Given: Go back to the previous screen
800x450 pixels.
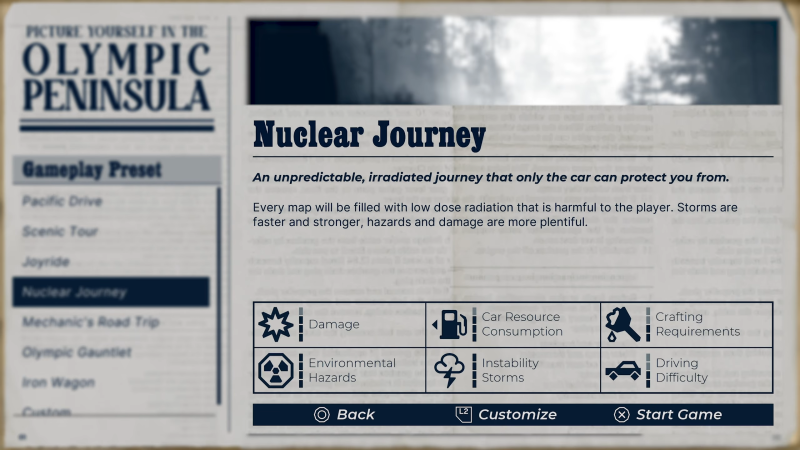Looking at the screenshot, I should [344, 414].
